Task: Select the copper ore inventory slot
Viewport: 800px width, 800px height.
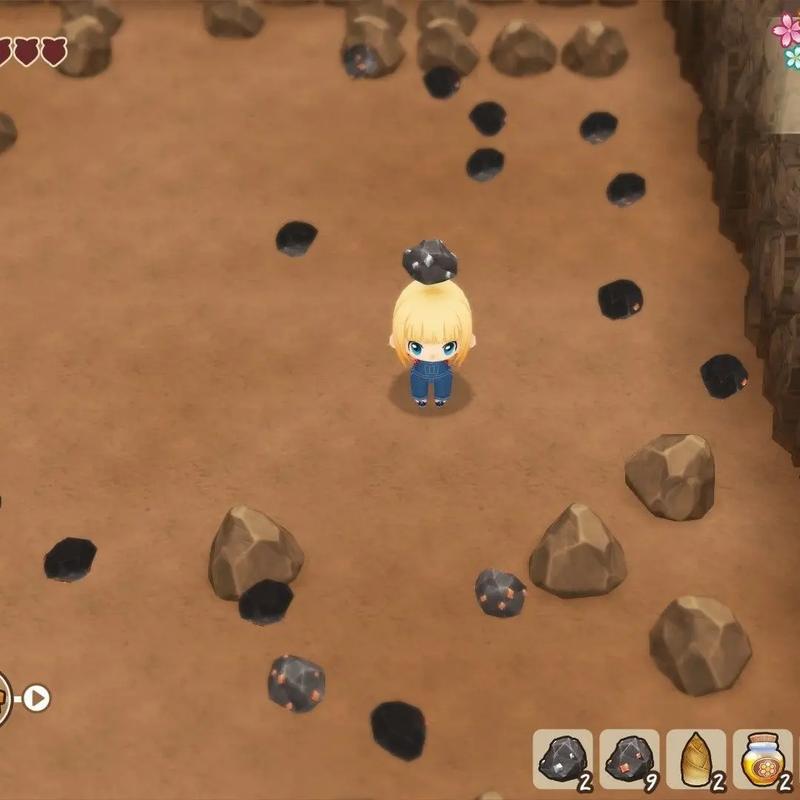Action: 630,759
